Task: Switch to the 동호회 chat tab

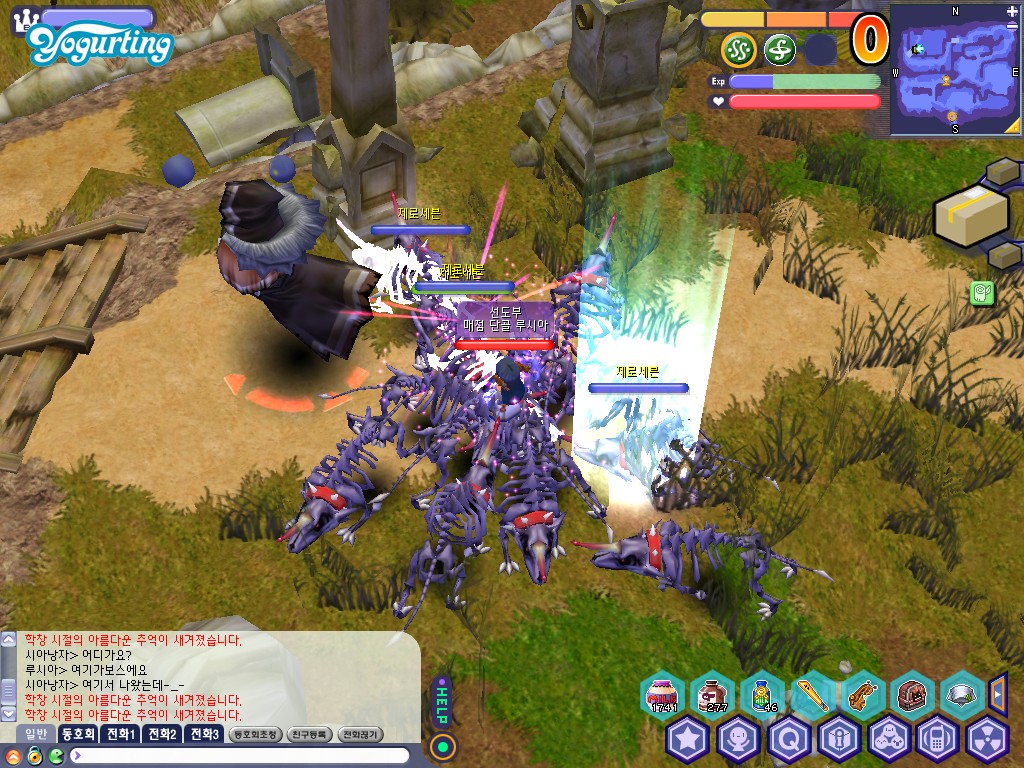Action: (x=77, y=734)
